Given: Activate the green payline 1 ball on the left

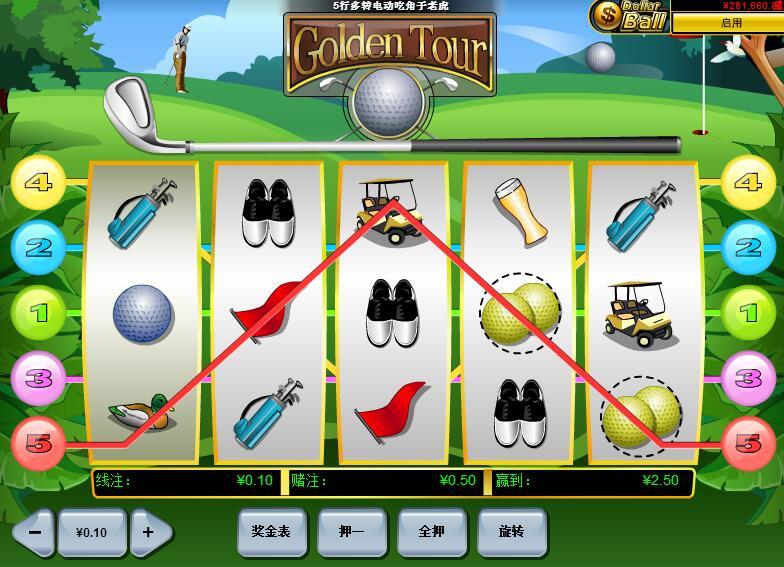Looking at the screenshot, I should (x=38, y=313).
